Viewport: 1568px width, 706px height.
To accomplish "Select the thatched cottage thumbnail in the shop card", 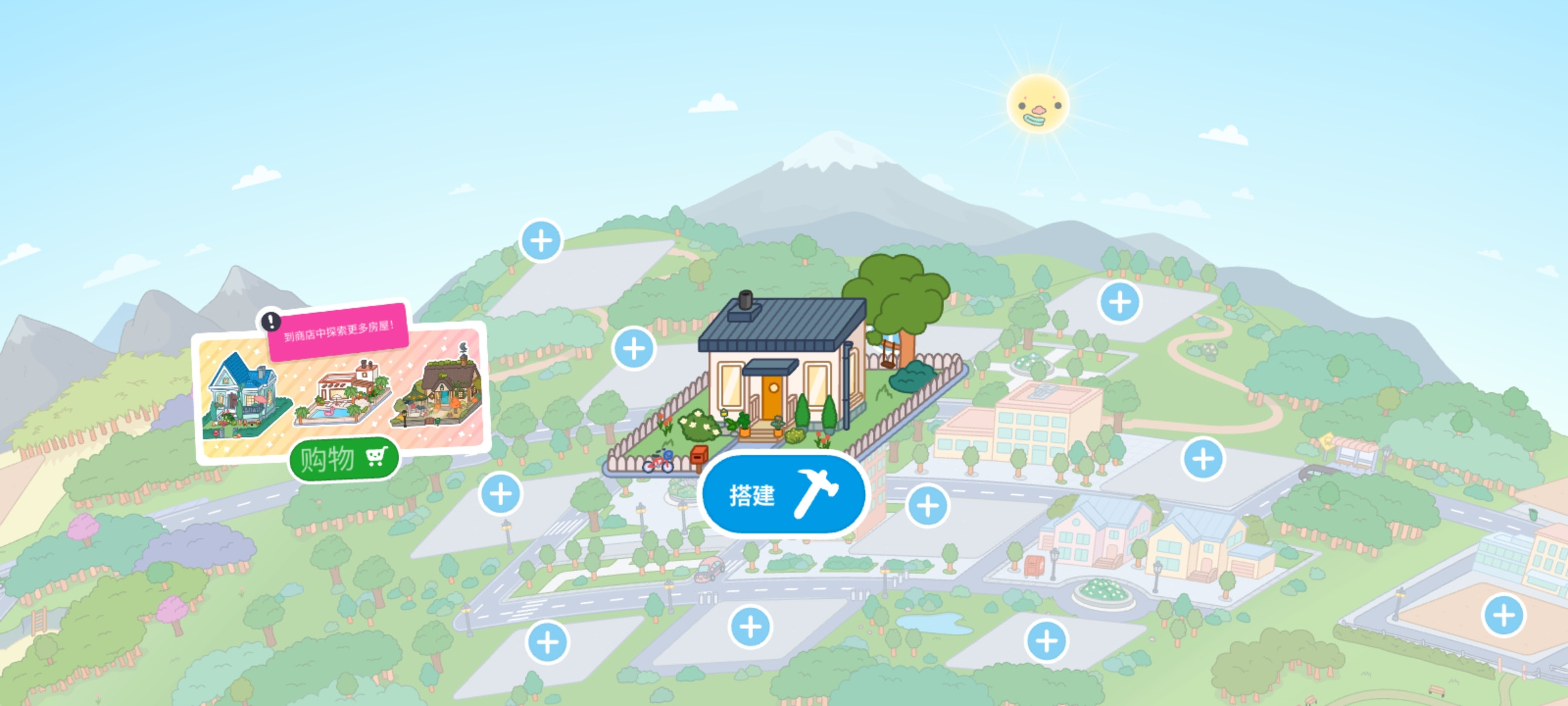I will [x=440, y=392].
